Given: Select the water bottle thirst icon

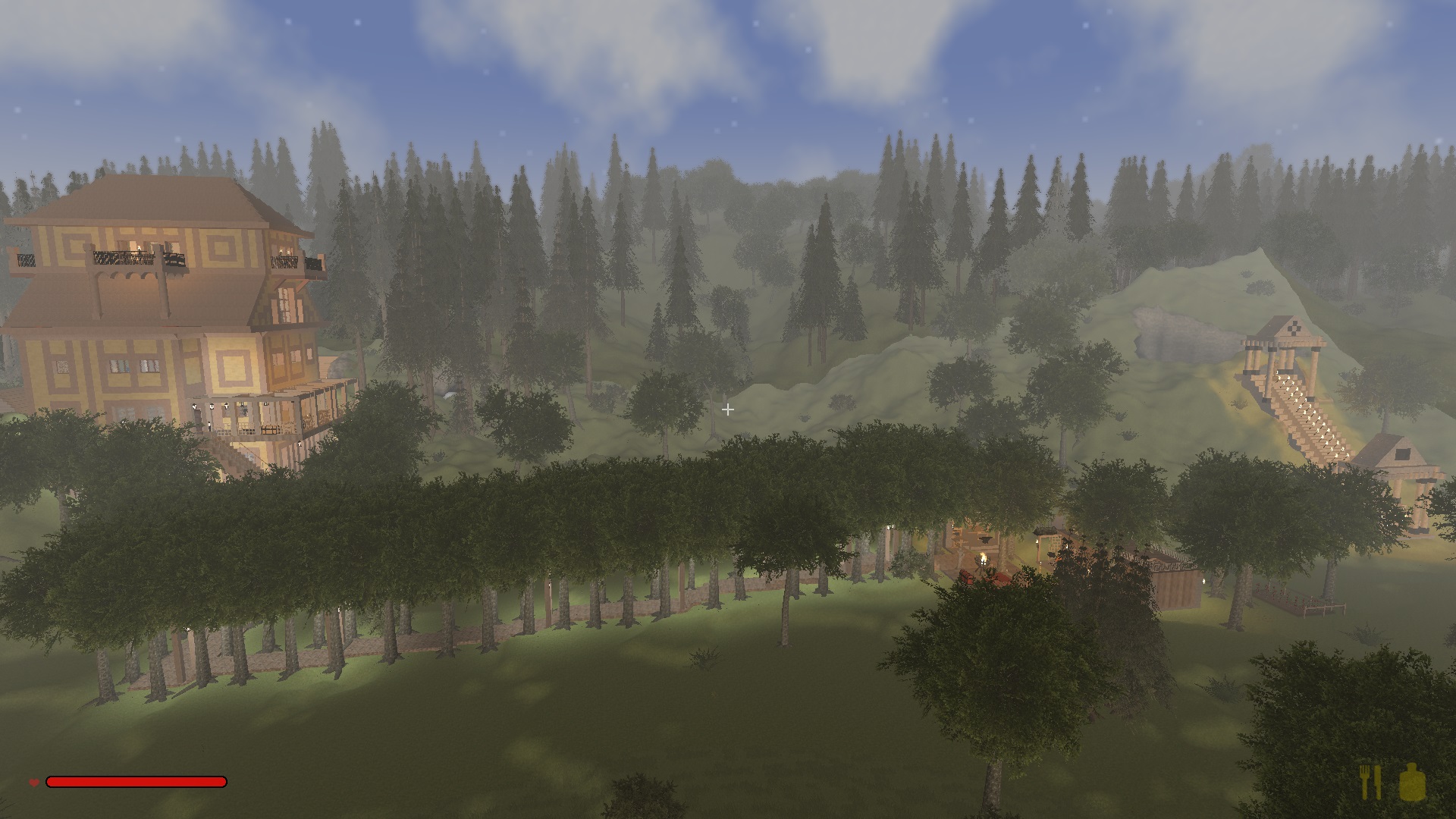Looking at the screenshot, I should pyautogui.click(x=1413, y=782).
